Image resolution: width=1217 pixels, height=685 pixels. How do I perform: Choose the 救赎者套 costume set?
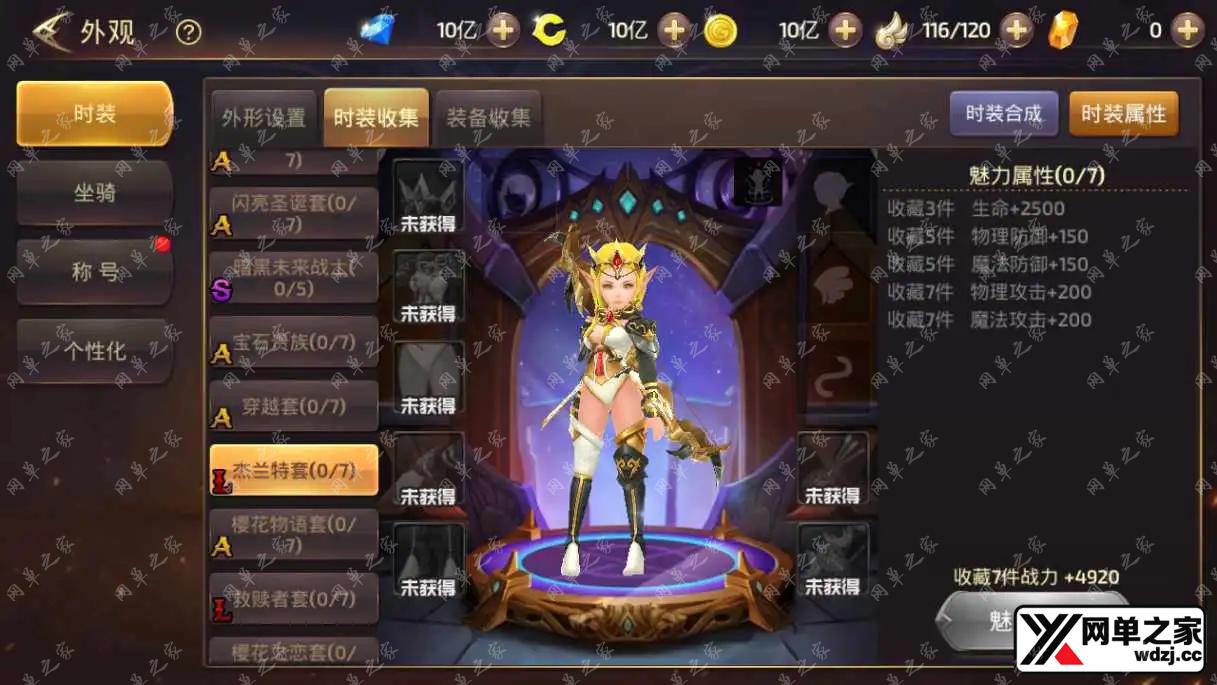click(x=294, y=599)
